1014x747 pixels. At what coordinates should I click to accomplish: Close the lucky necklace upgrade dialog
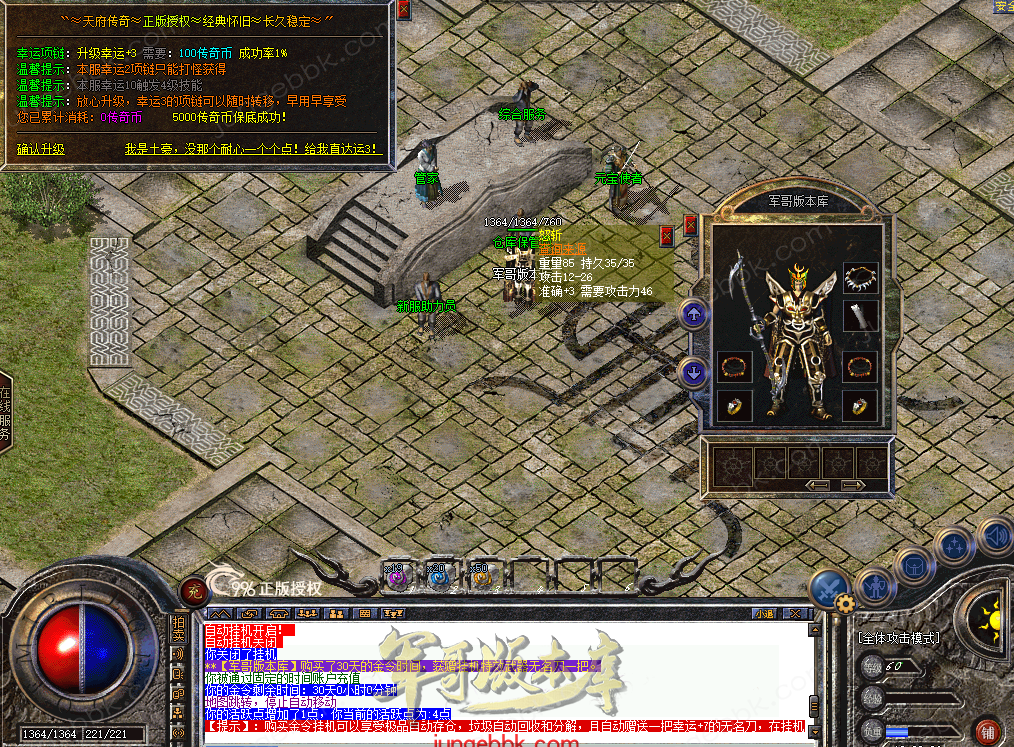(403, 10)
